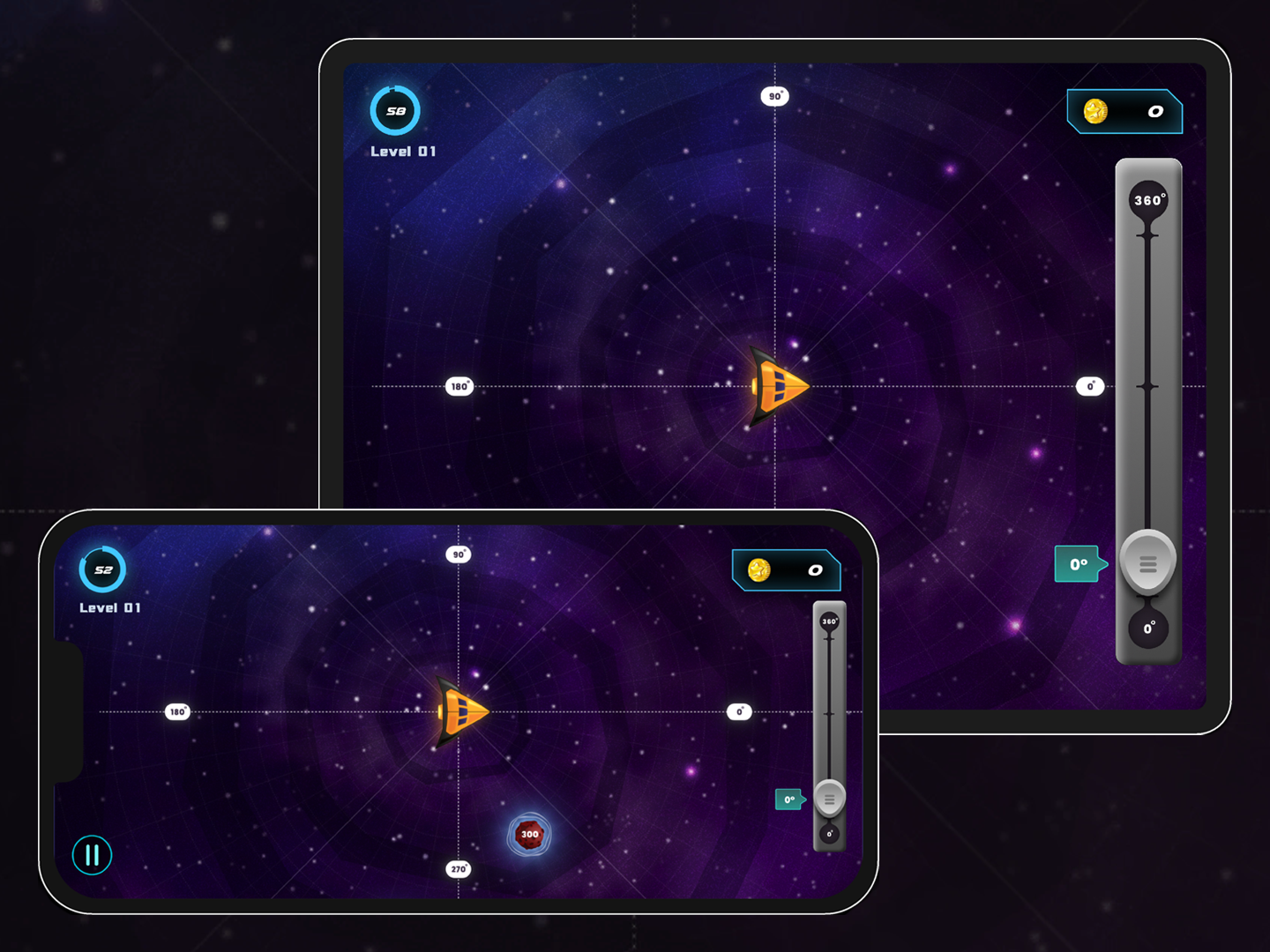Tap the coin icon in the tablet HUD
This screenshot has width=1270, height=952.
(x=1096, y=112)
